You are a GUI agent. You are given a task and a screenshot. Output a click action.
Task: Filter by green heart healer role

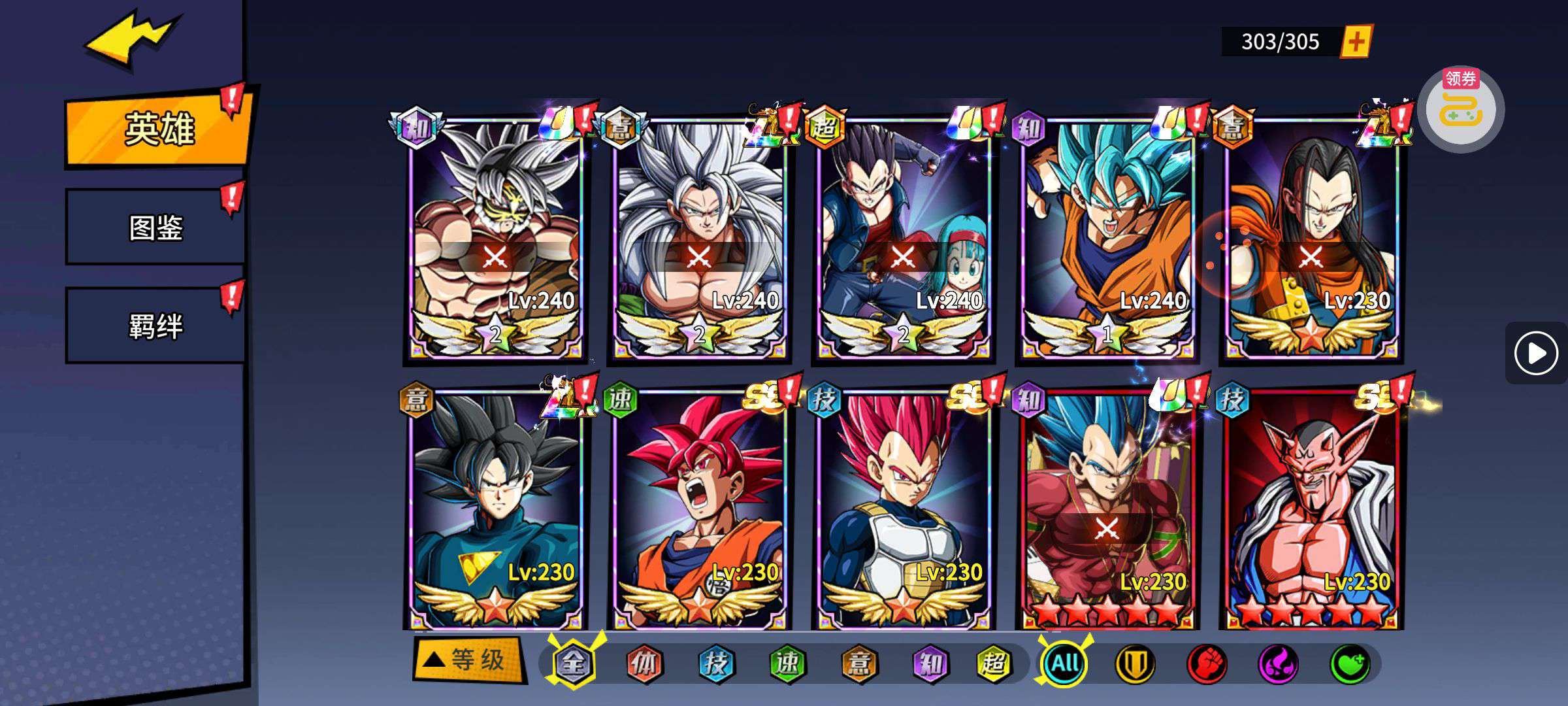pyautogui.click(x=1350, y=664)
